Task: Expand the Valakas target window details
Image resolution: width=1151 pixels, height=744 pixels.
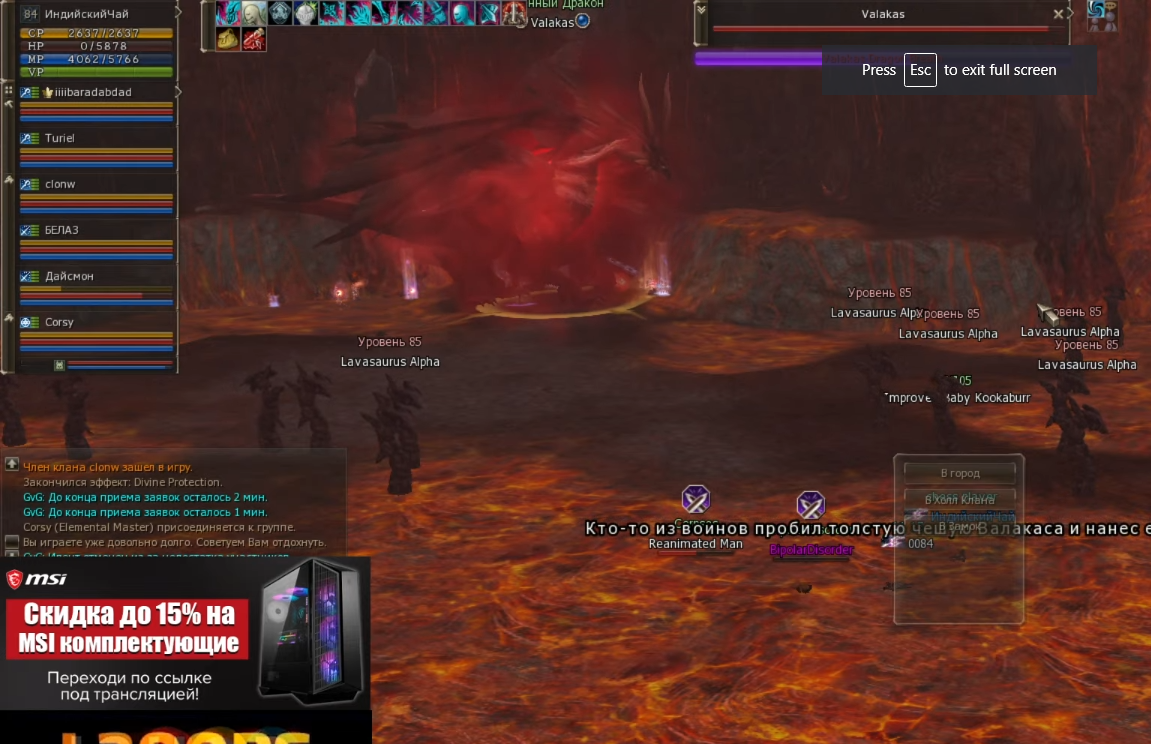Action: (x=701, y=10)
